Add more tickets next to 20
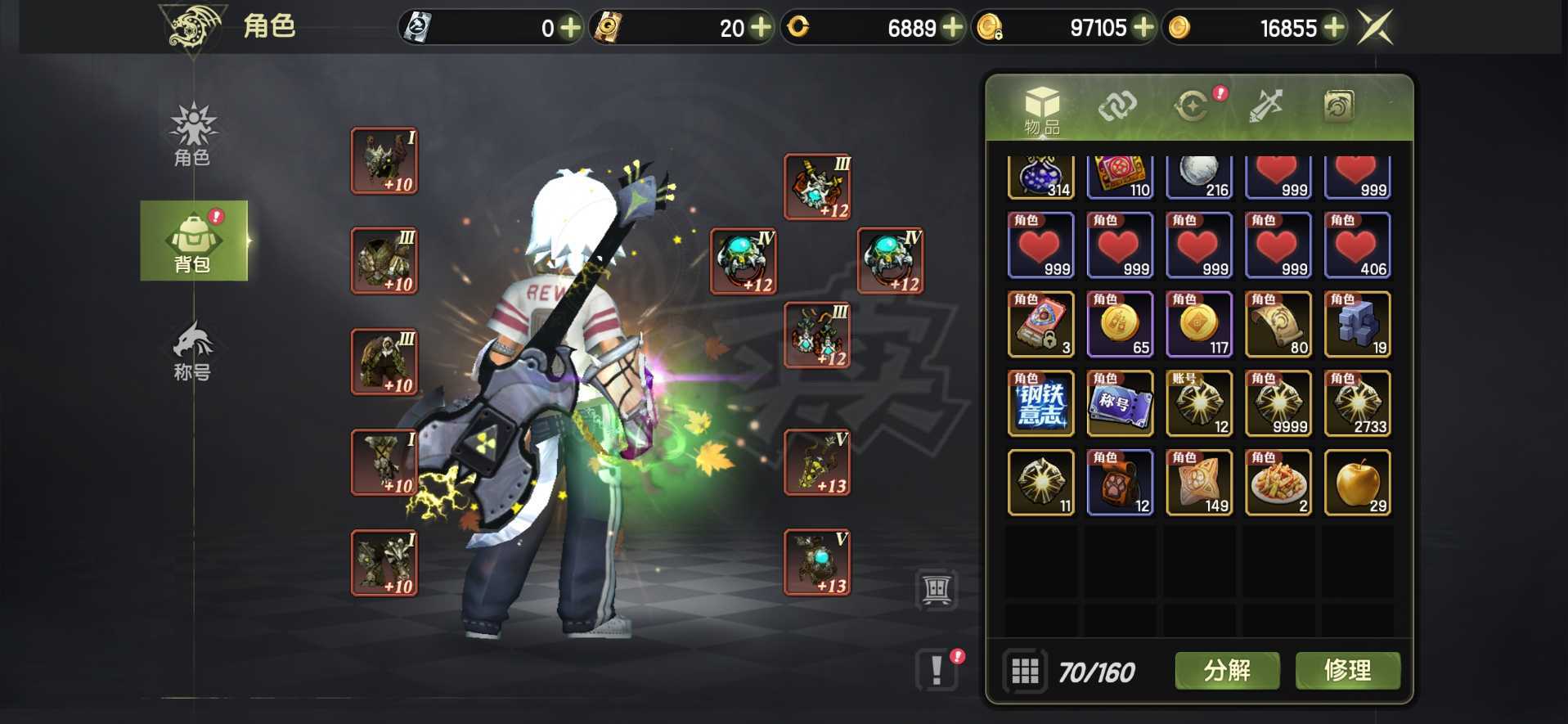This screenshot has width=1568, height=724. point(761,28)
